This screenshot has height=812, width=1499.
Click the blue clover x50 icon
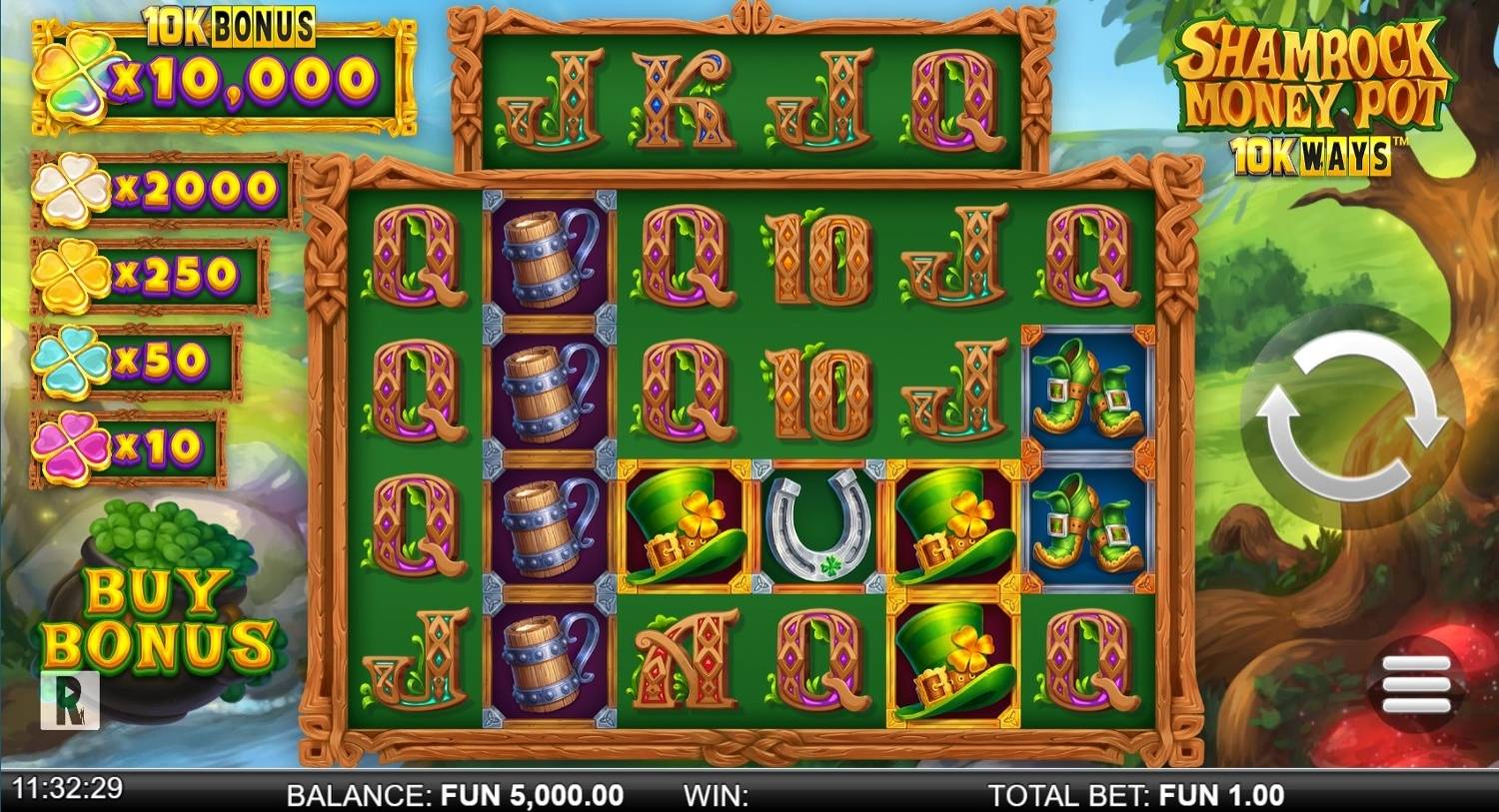(72, 361)
